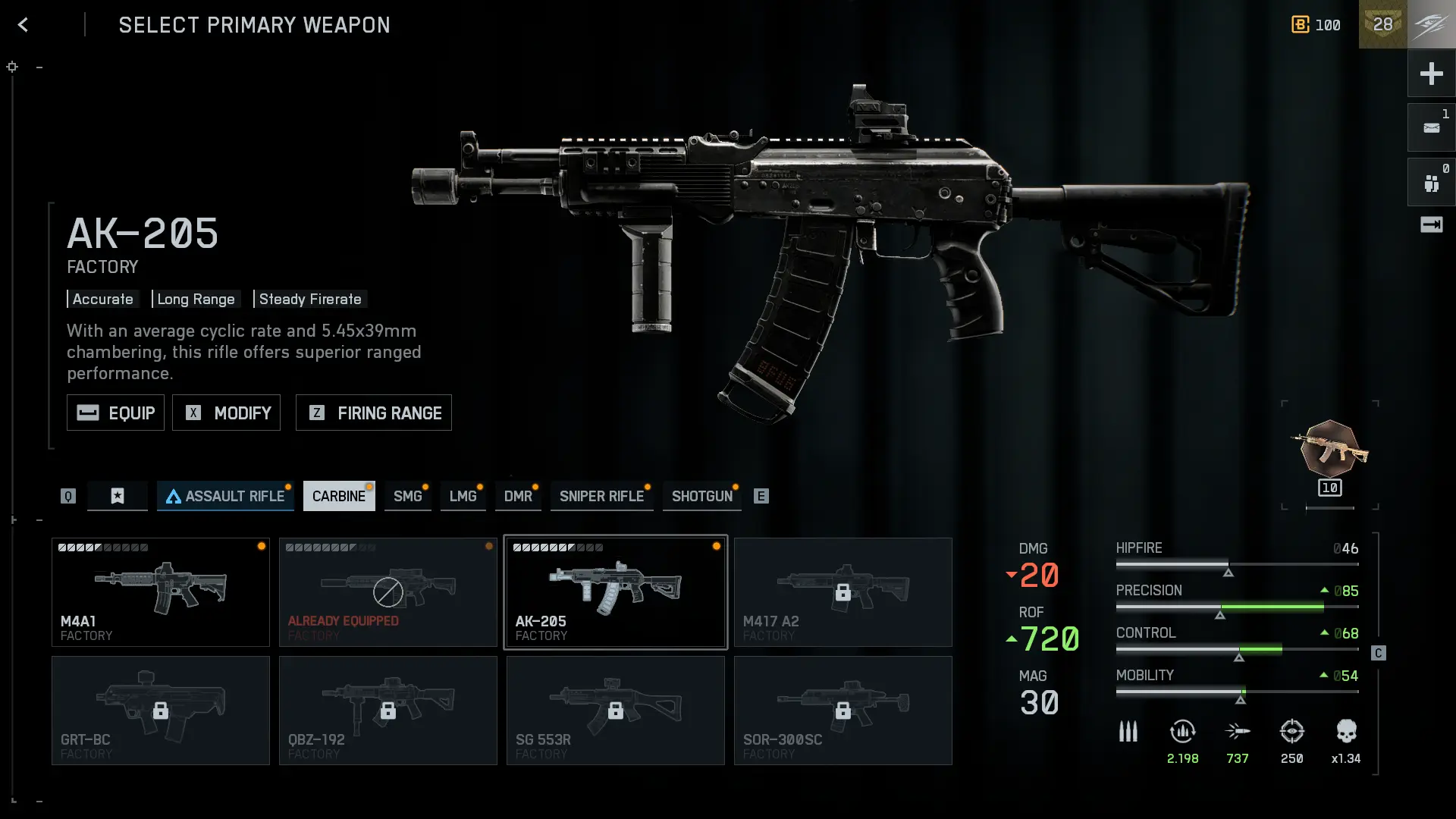
Task: Enter the Firing Range
Action: click(373, 413)
